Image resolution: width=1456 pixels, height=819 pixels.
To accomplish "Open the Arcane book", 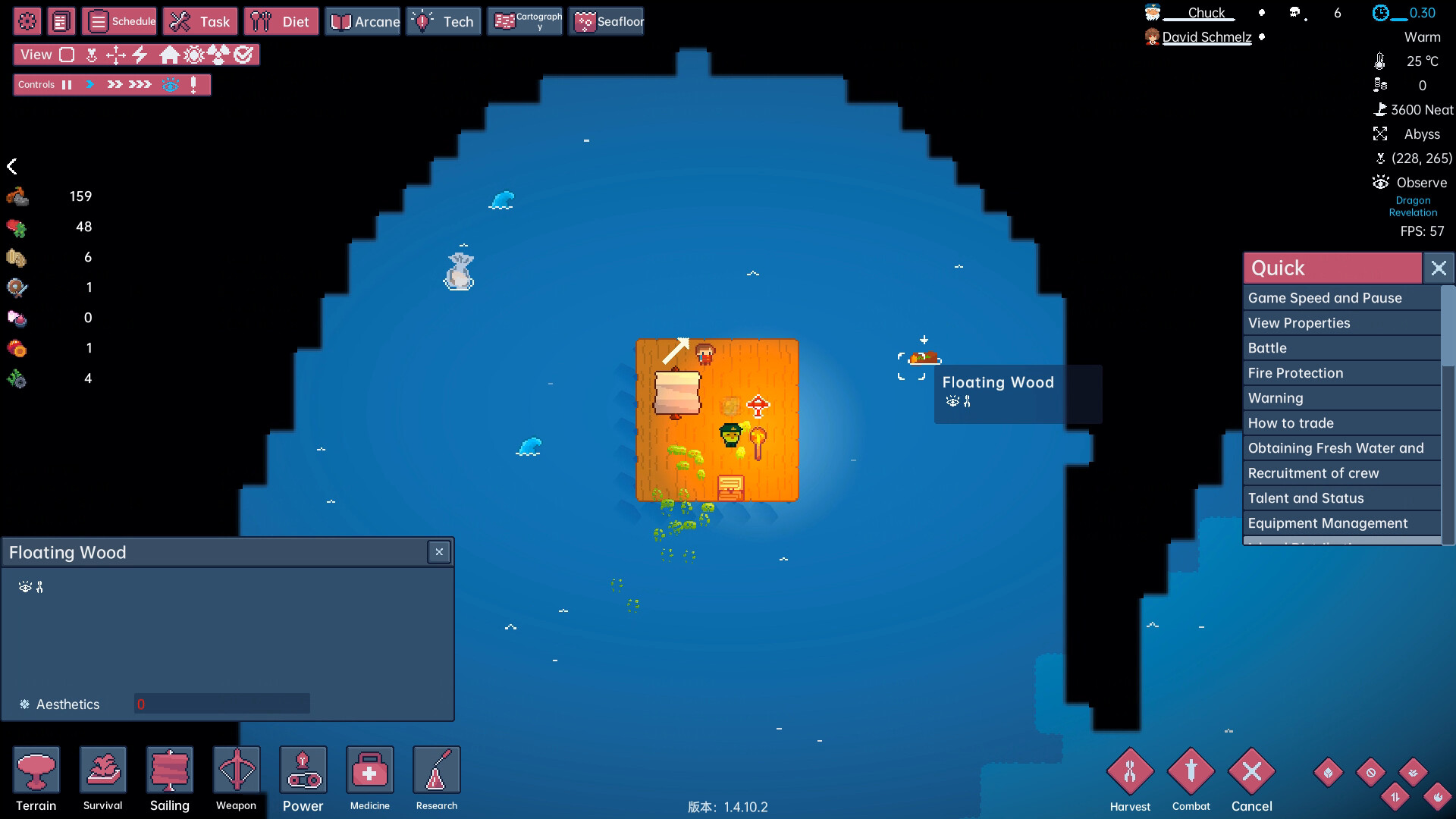I will 362,21.
